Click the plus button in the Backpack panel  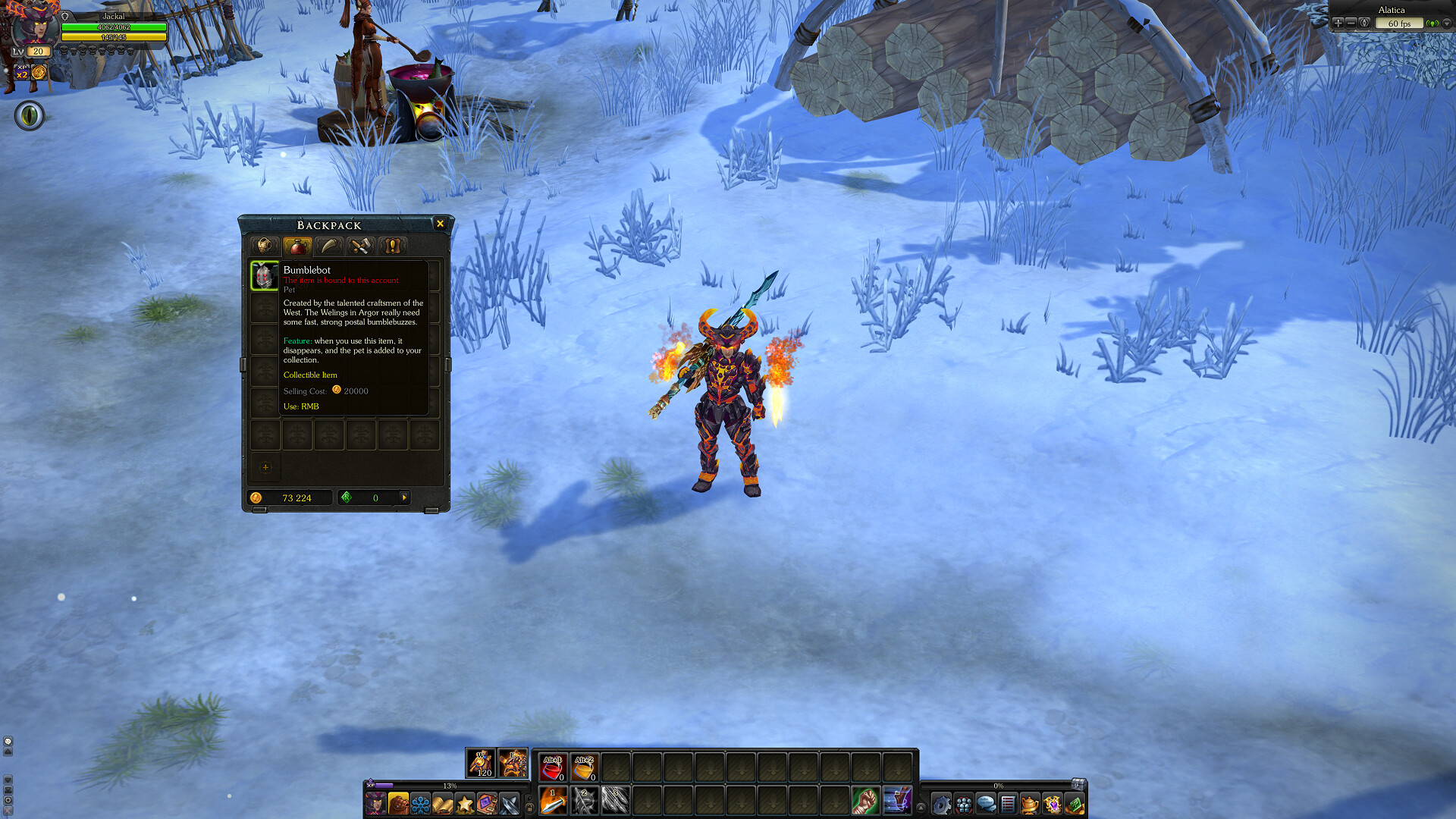click(265, 469)
